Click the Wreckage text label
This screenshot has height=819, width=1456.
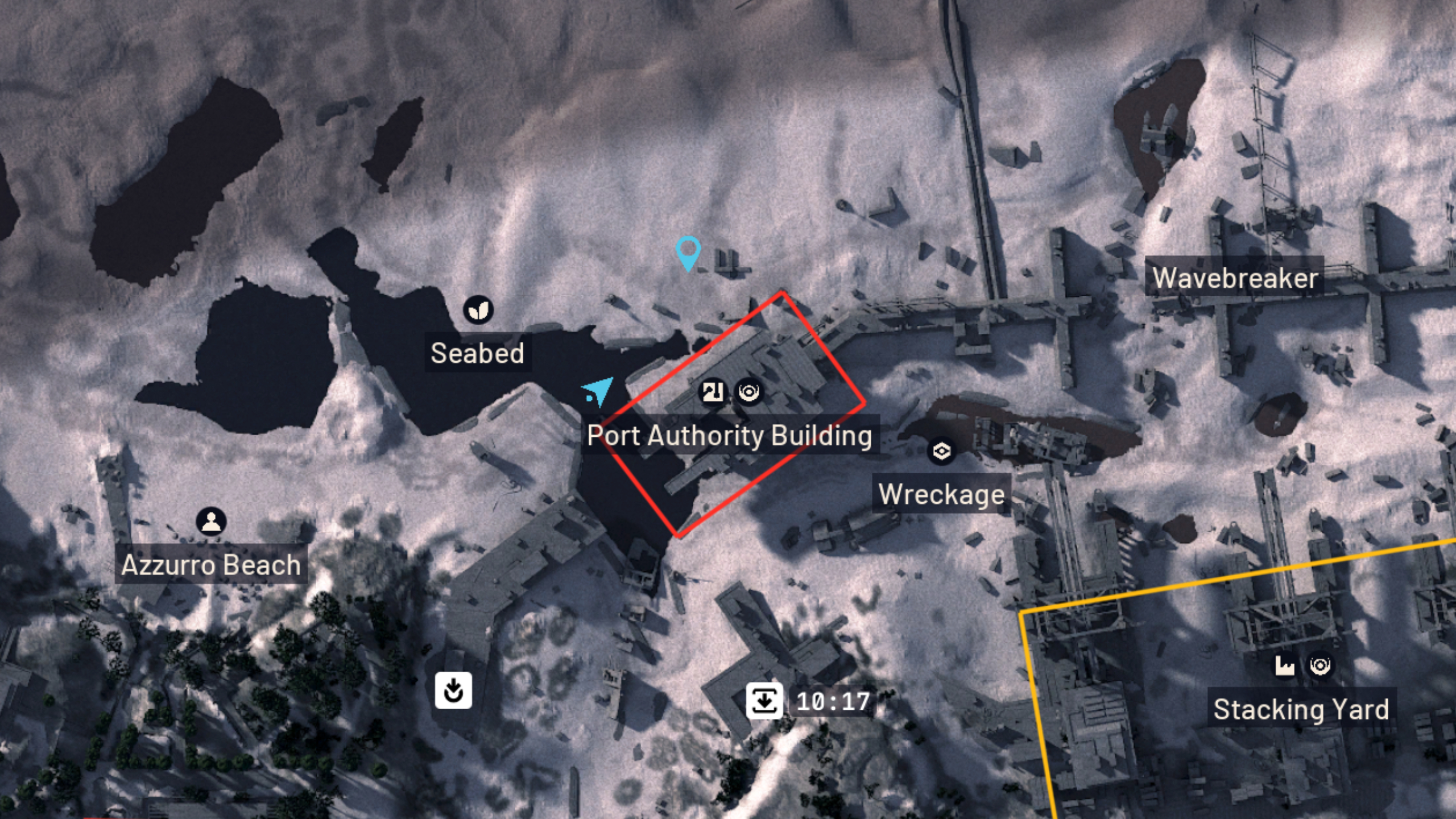(x=941, y=494)
